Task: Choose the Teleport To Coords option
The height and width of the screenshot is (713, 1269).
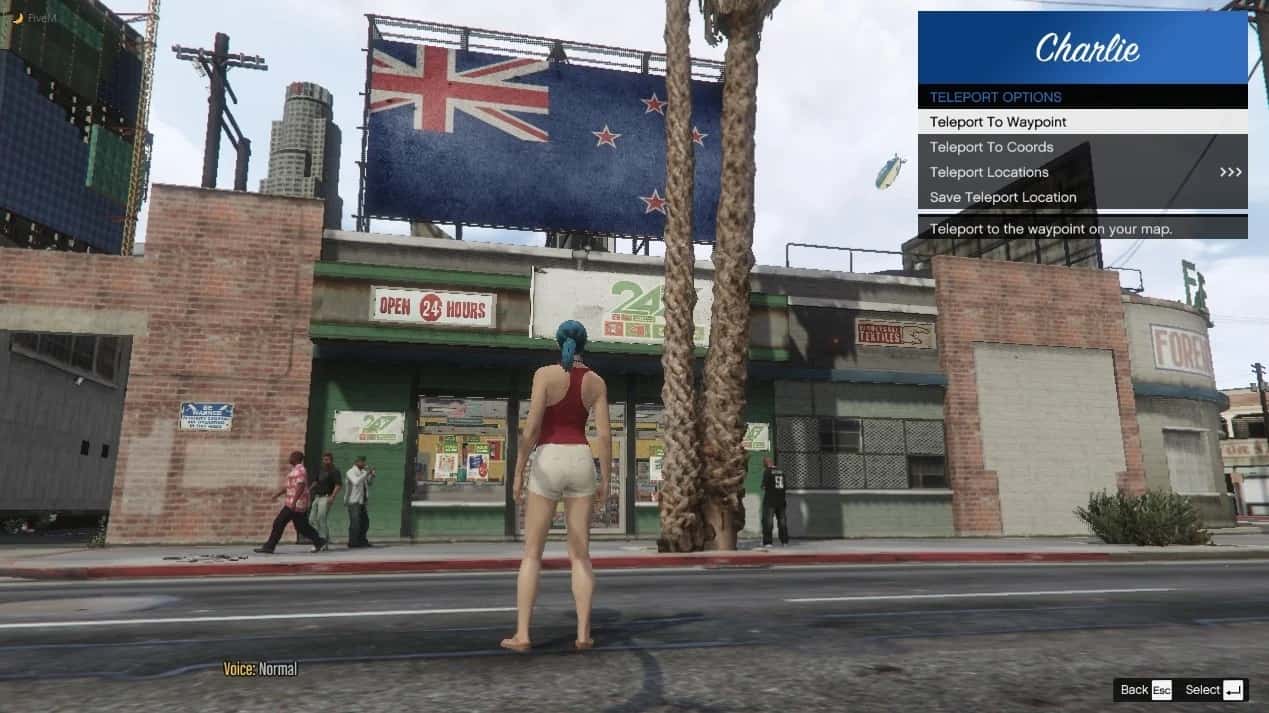Action: [x=1081, y=147]
